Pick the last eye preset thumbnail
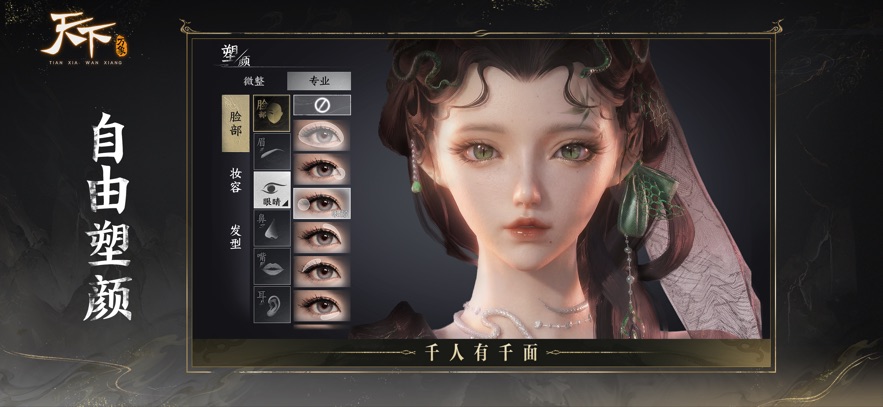Viewport: 883px width, 407px height. 322,304
